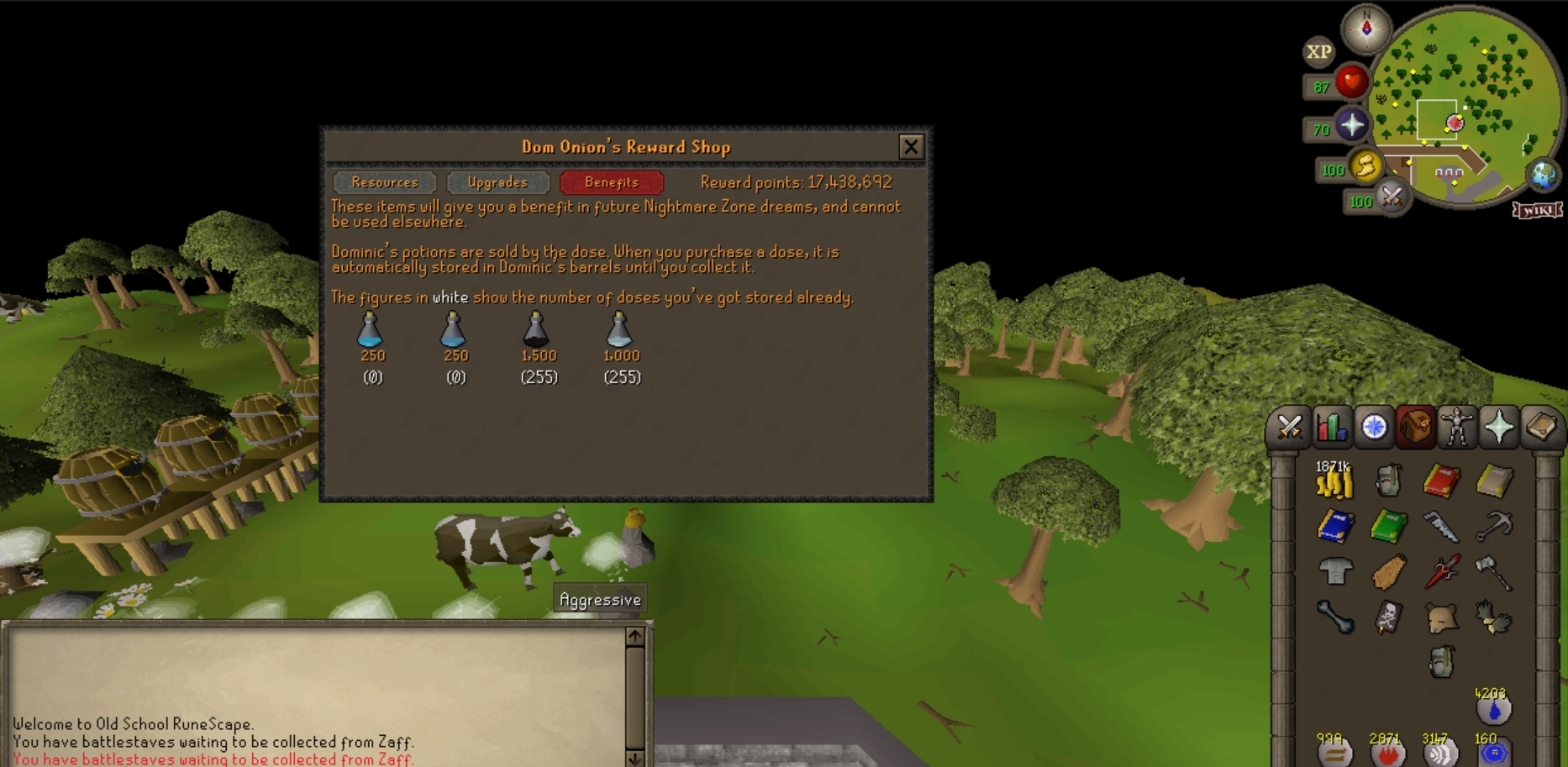Click the Aggressive option above the cow

click(600, 598)
